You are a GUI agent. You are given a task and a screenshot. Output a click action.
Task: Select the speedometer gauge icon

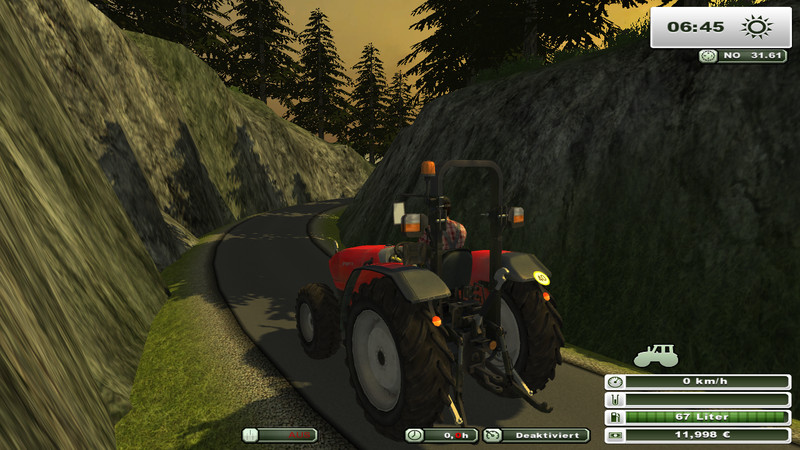tap(614, 382)
